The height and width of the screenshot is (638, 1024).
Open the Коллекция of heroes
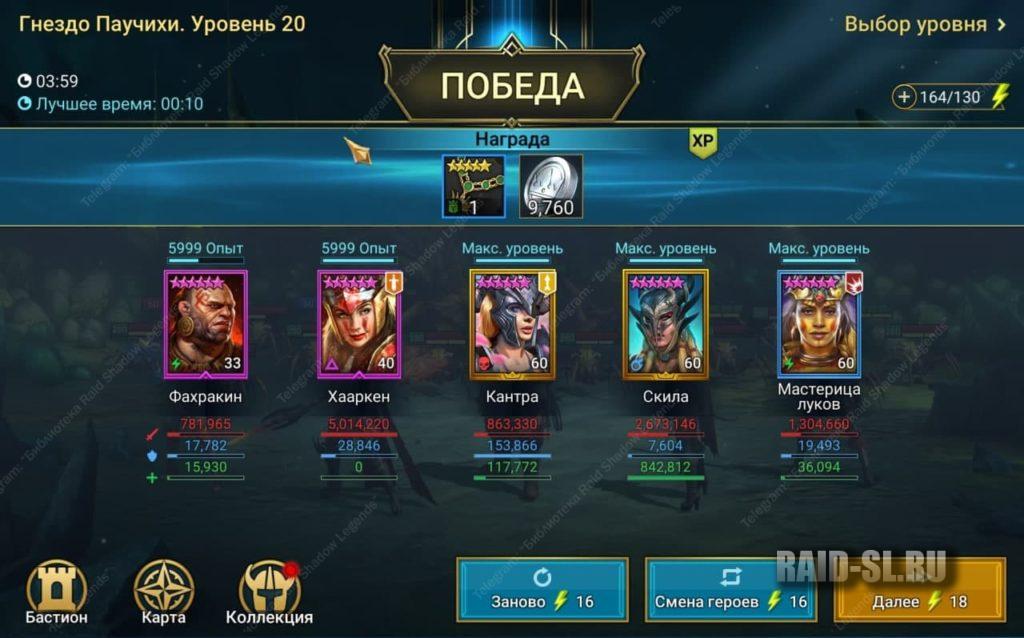[x=269, y=593]
